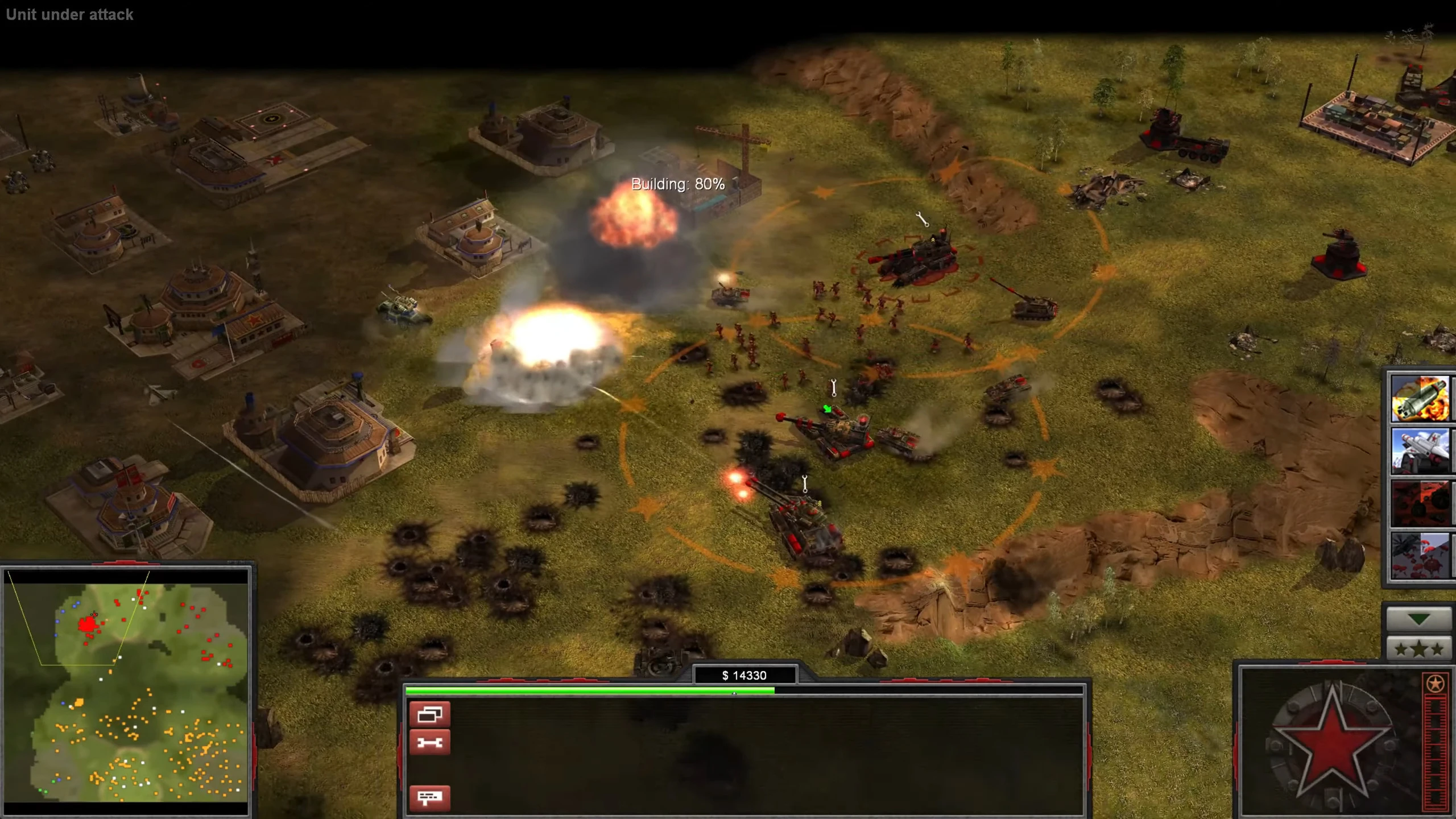Open the three-star general promotions button
The image size is (1456, 819).
point(1418,649)
